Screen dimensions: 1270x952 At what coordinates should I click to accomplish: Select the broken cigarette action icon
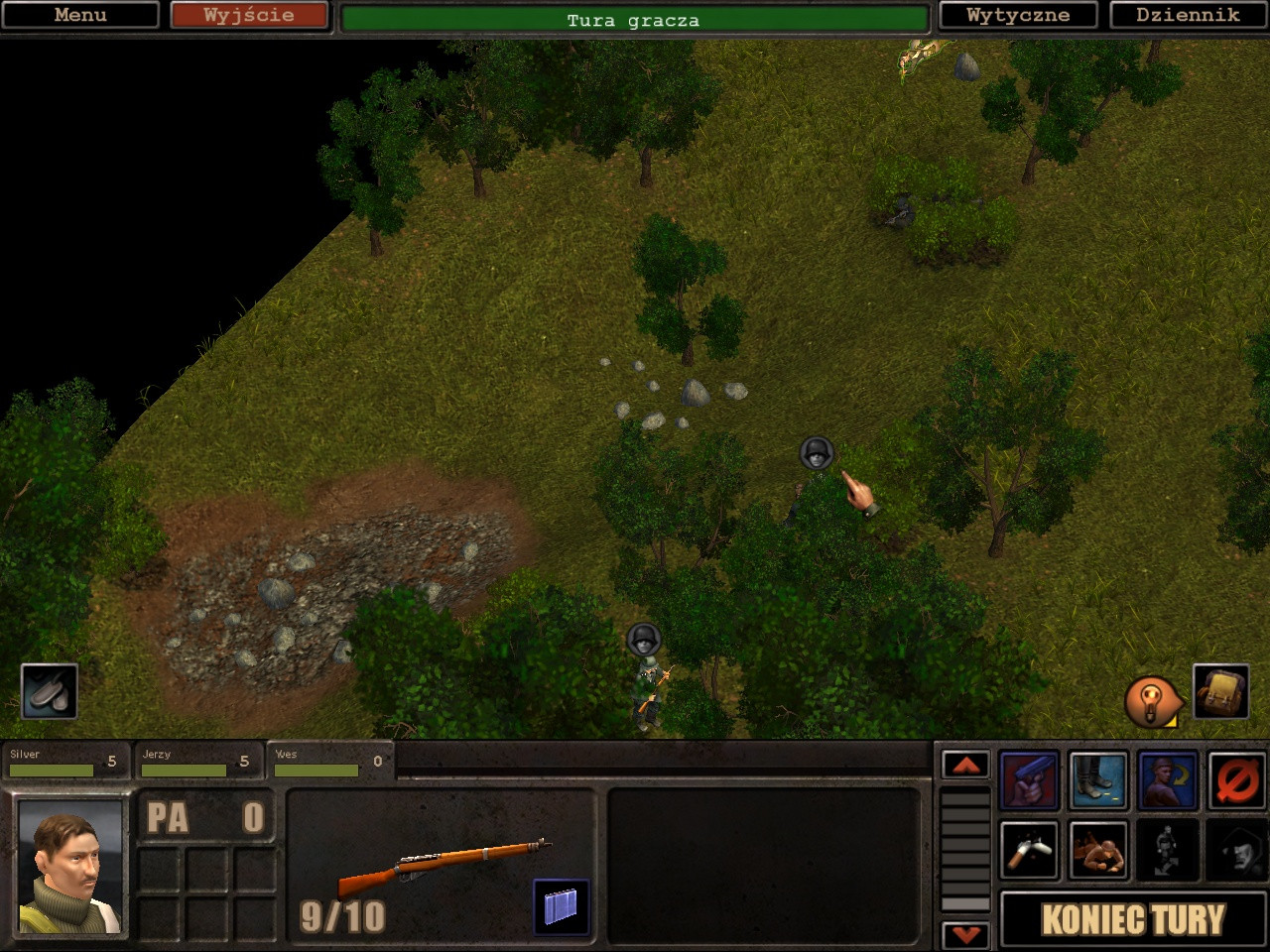[x=1029, y=850]
